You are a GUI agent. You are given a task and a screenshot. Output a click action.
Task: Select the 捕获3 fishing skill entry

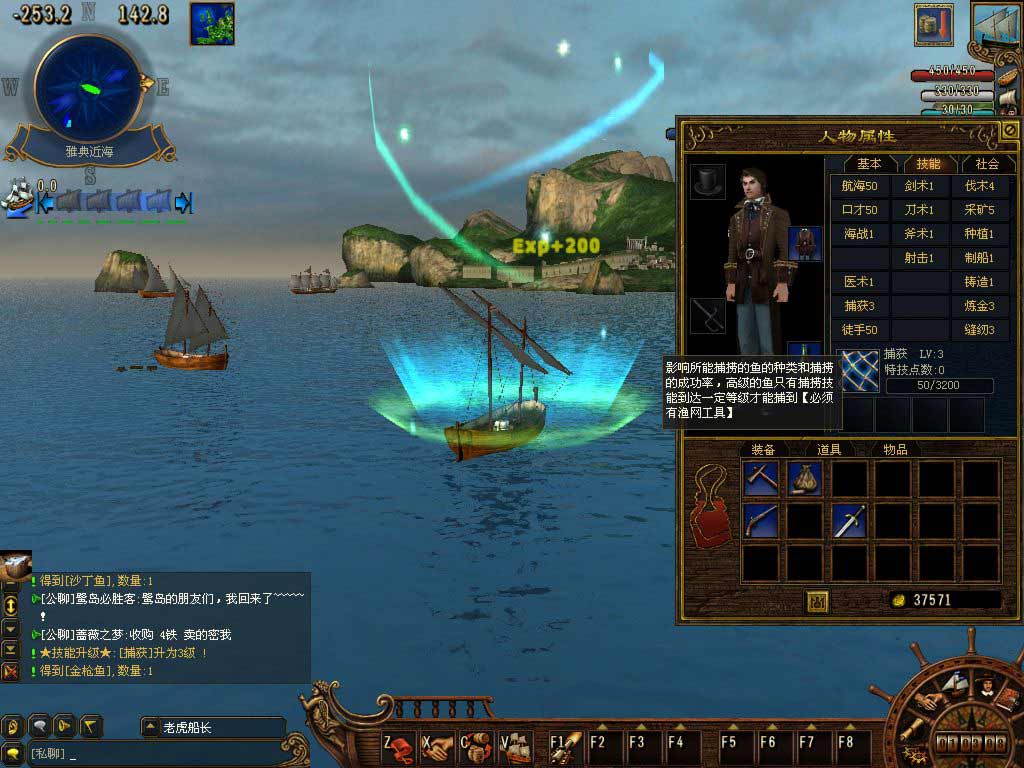[x=859, y=306]
